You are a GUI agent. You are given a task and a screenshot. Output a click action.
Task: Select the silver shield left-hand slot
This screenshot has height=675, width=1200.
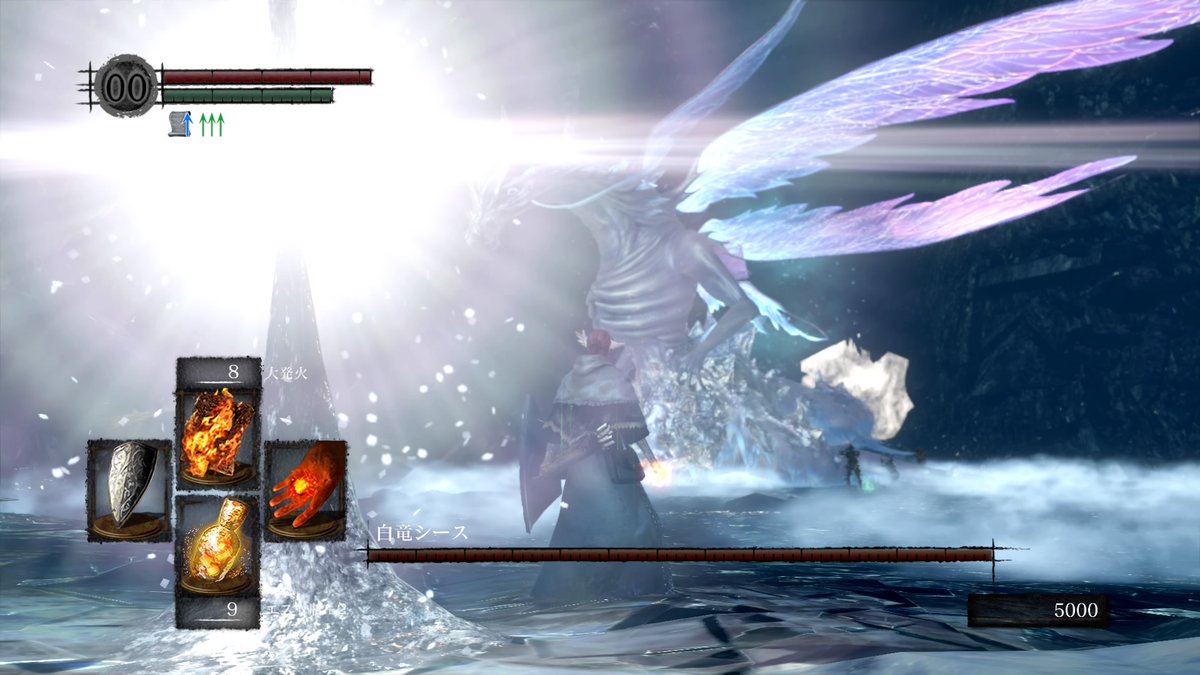pyautogui.click(x=130, y=490)
